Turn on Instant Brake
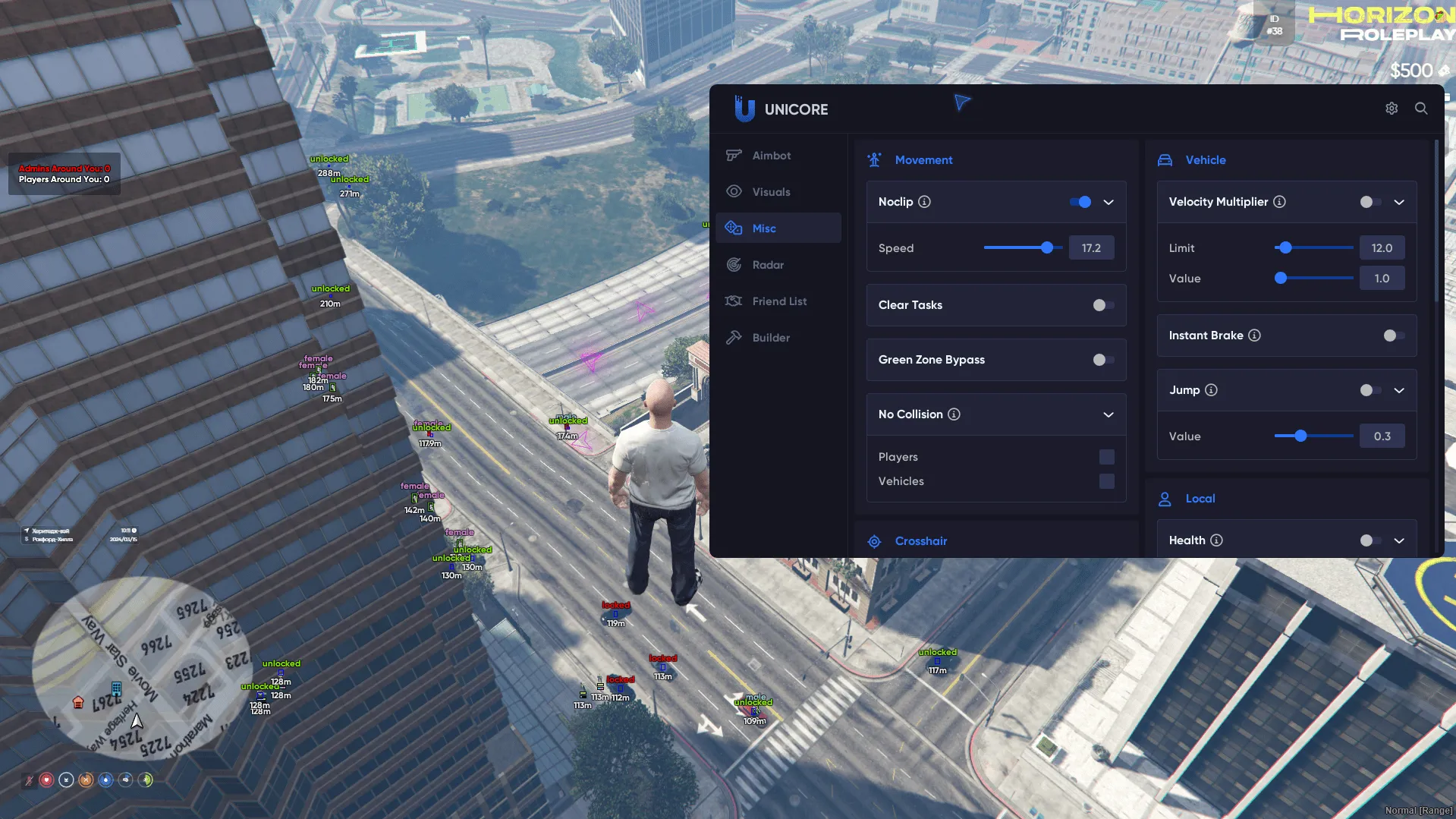 [1394, 335]
